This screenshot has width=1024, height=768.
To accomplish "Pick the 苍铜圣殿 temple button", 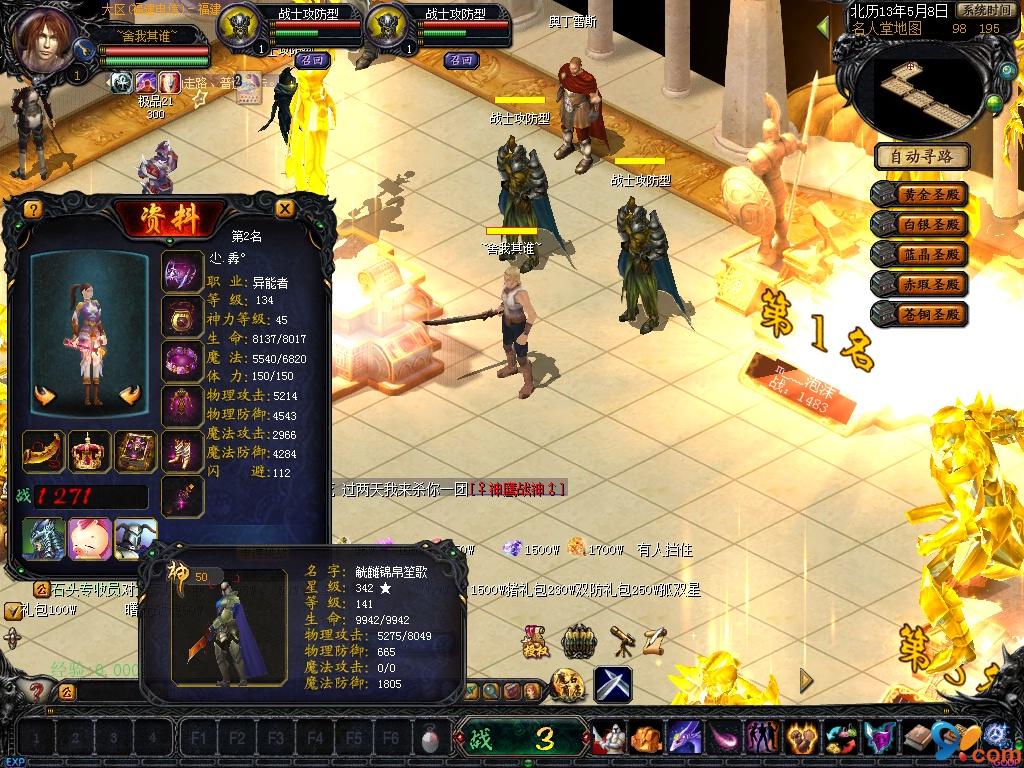I will [x=920, y=315].
